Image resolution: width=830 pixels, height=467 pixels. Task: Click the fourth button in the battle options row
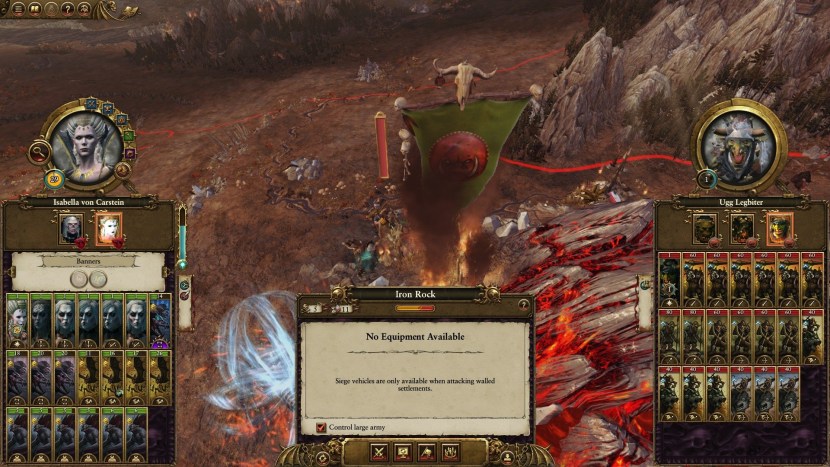[x=450, y=452]
